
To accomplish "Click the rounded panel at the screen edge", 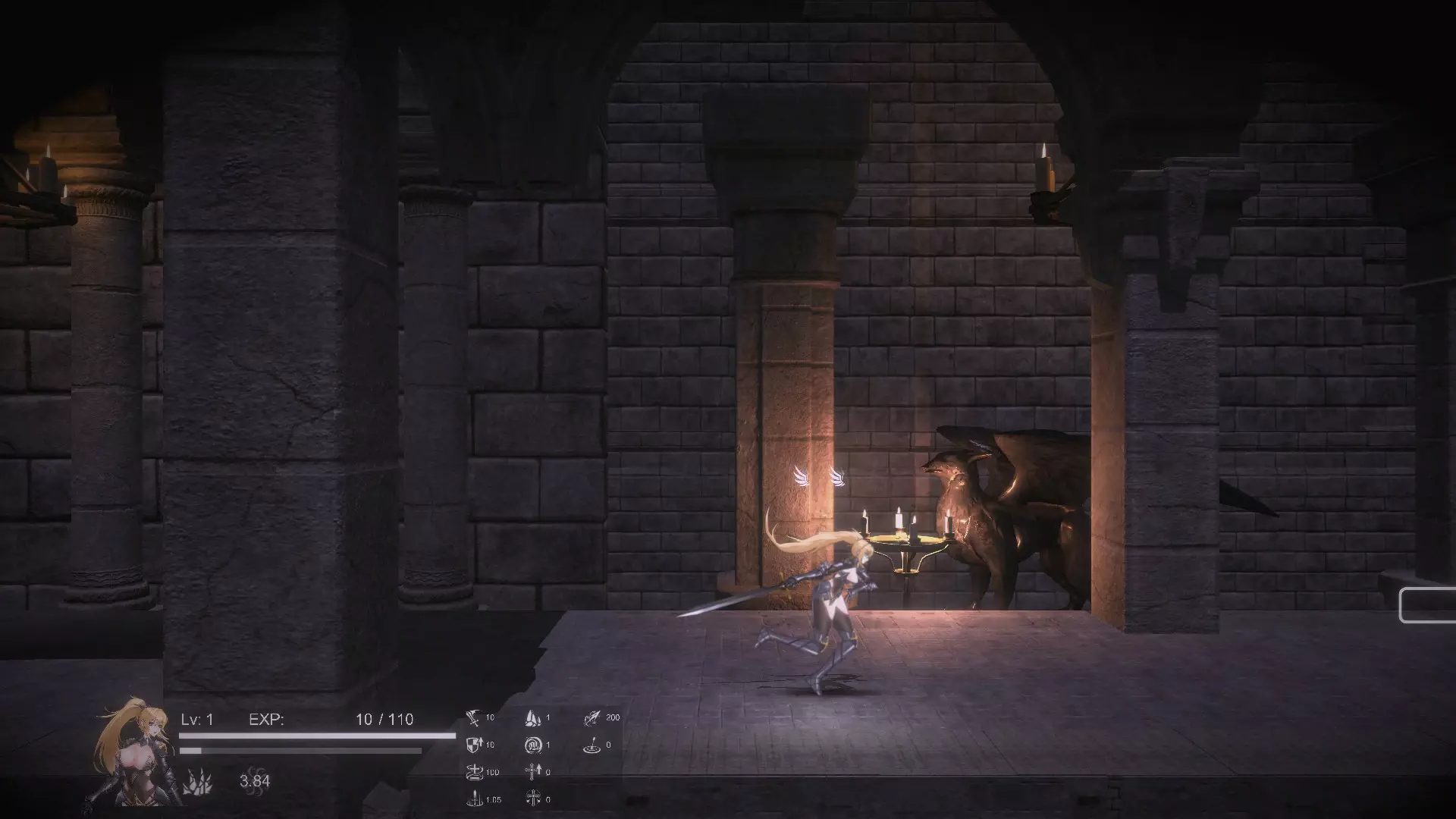I will (x=1427, y=605).
